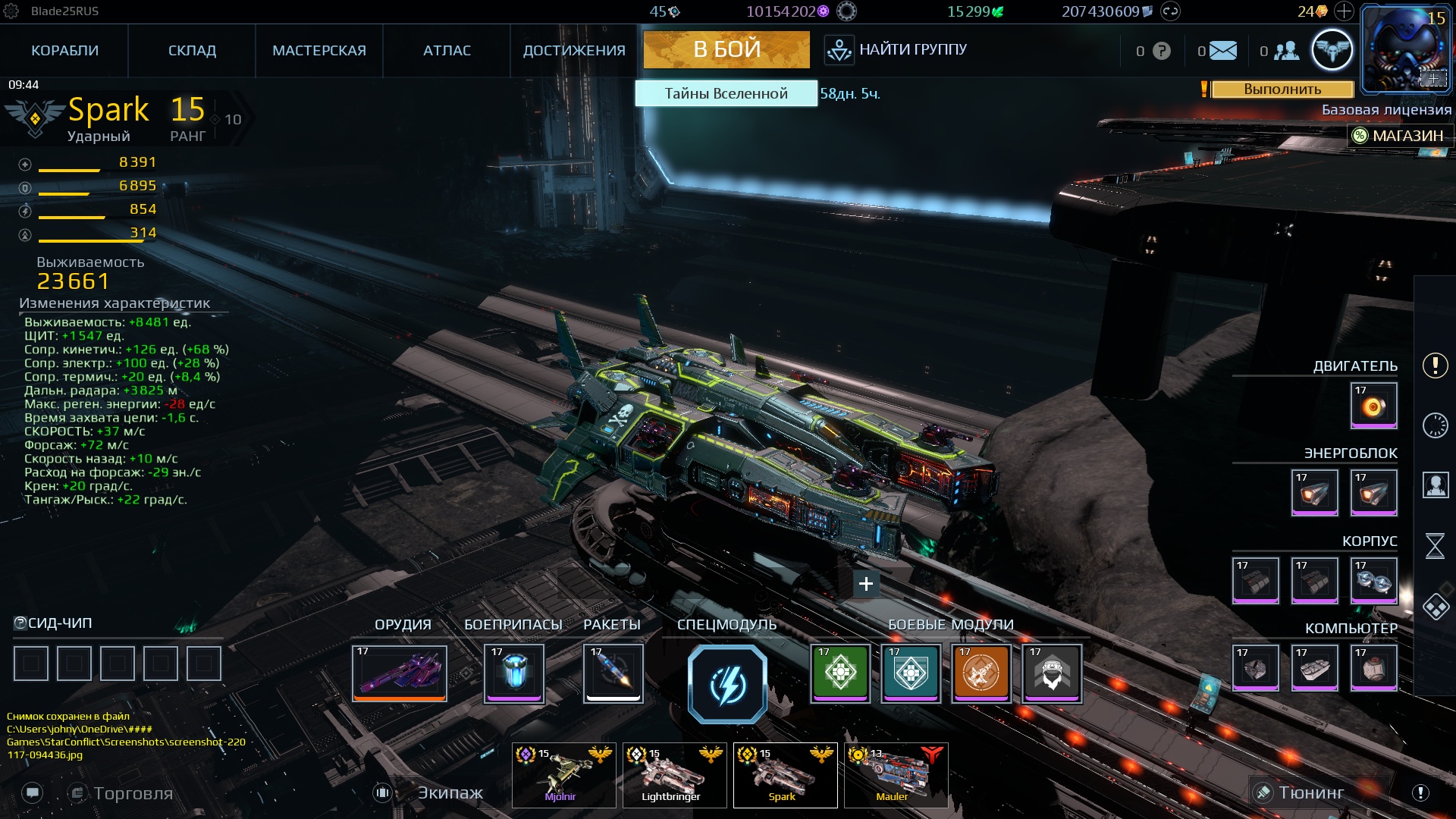Click the Выполнить mission button
Viewport: 1456px width, 819px height.
tap(1283, 90)
